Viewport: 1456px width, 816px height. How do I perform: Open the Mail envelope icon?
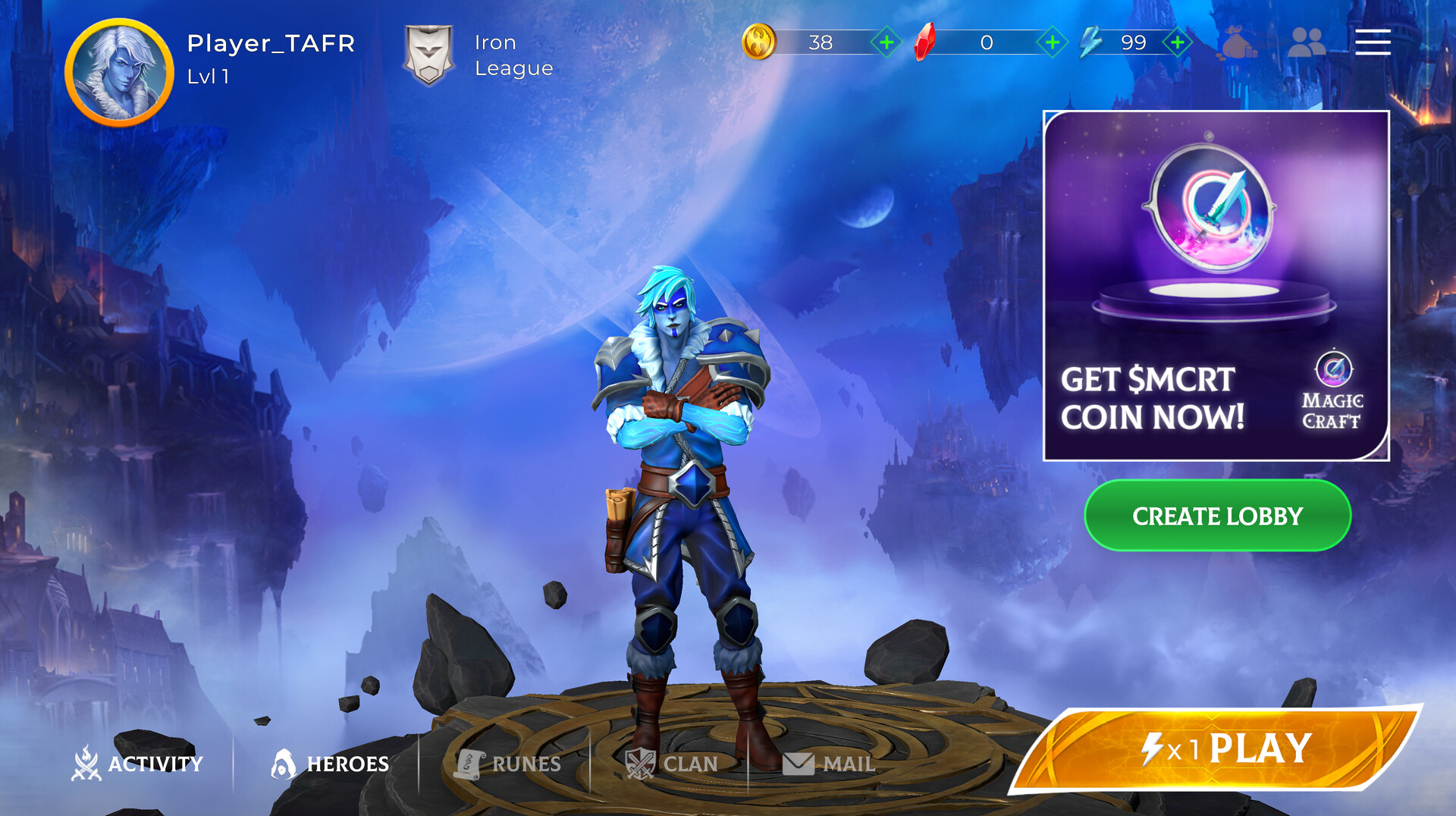point(800,764)
